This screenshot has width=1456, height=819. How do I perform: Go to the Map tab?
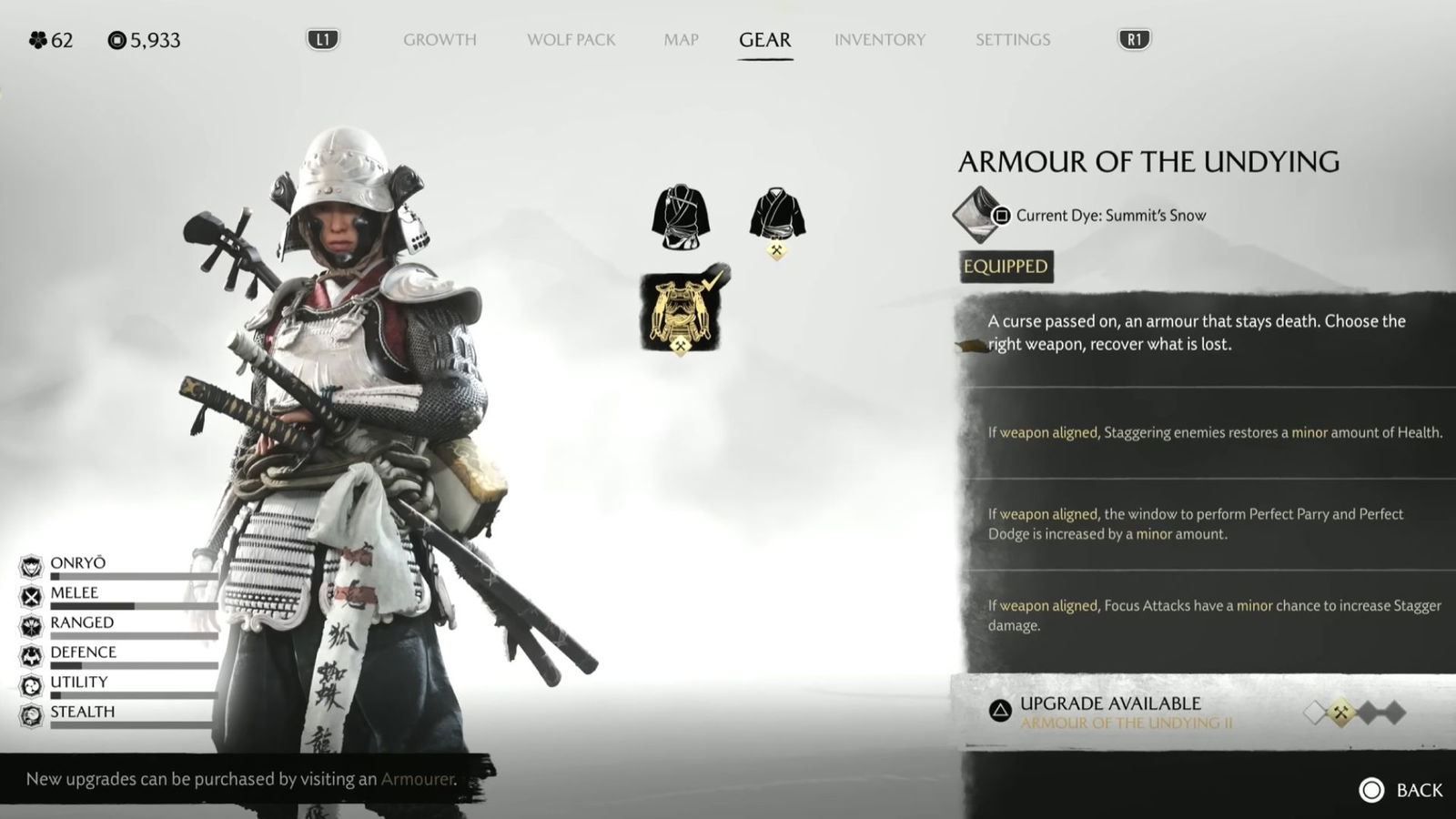click(x=681, y=40)
